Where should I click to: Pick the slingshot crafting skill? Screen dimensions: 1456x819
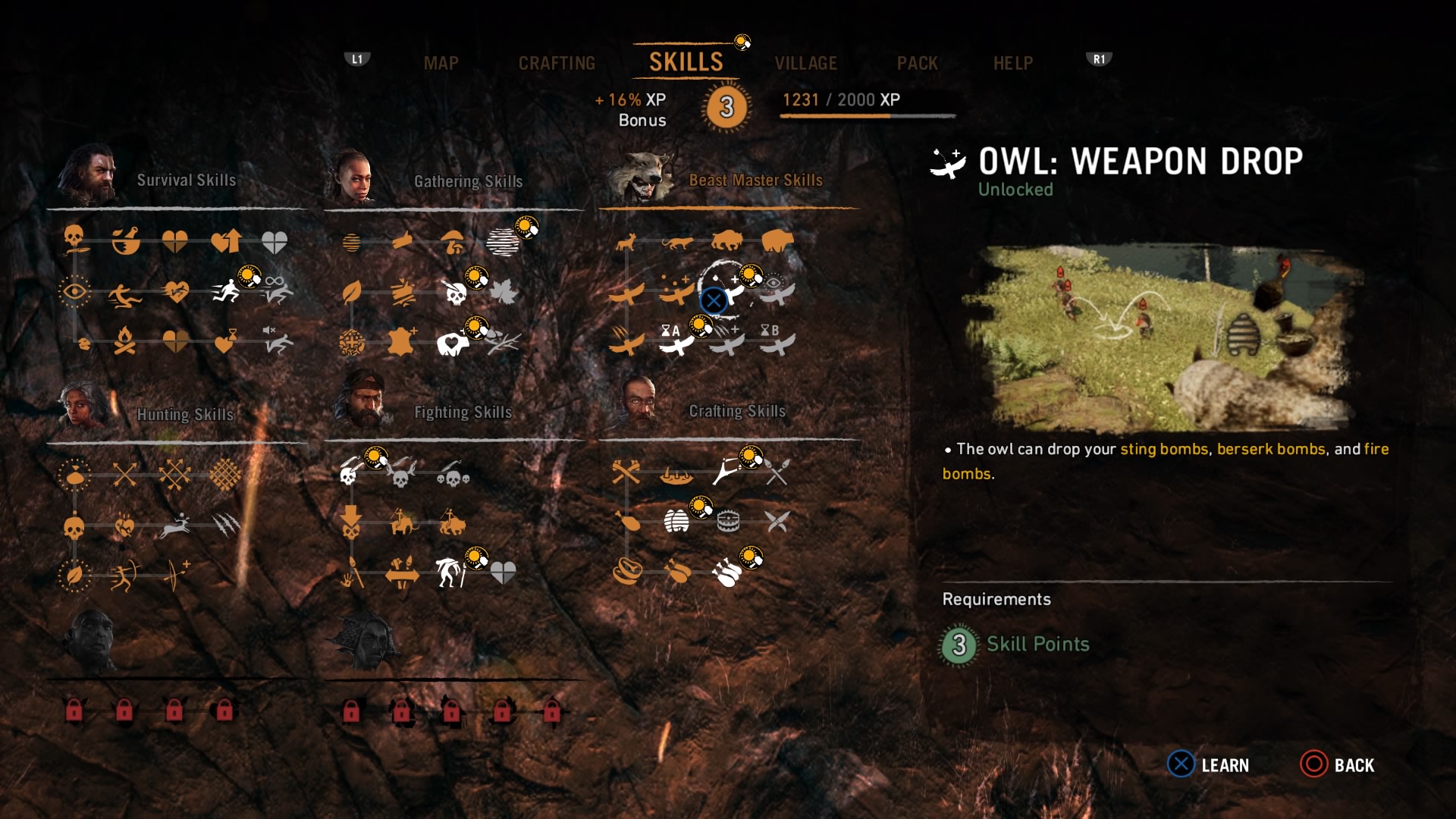coord(726,472)
